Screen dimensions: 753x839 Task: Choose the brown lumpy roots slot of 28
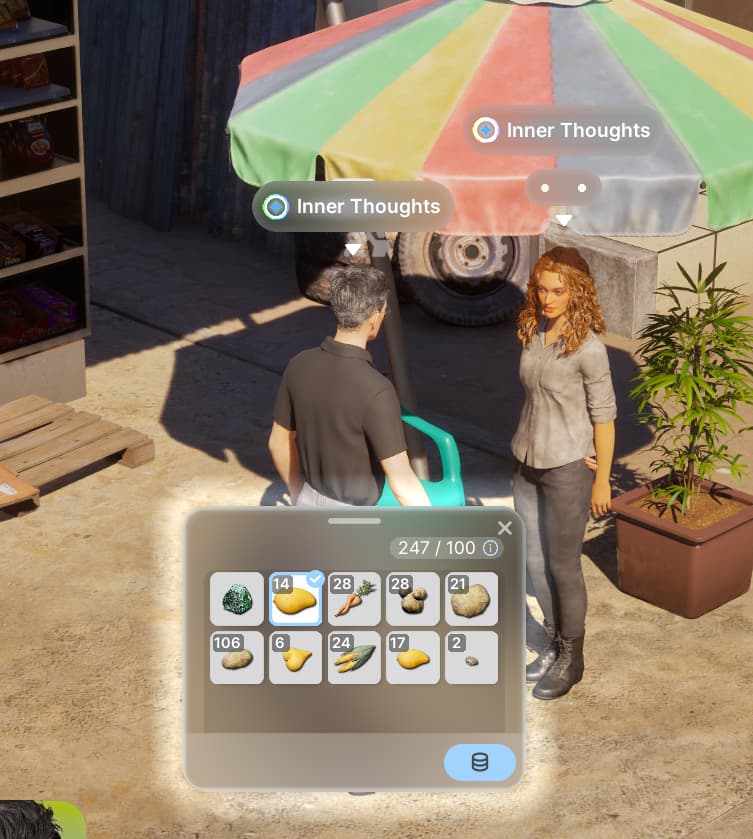pyautogui.click(x=413, y=600)
